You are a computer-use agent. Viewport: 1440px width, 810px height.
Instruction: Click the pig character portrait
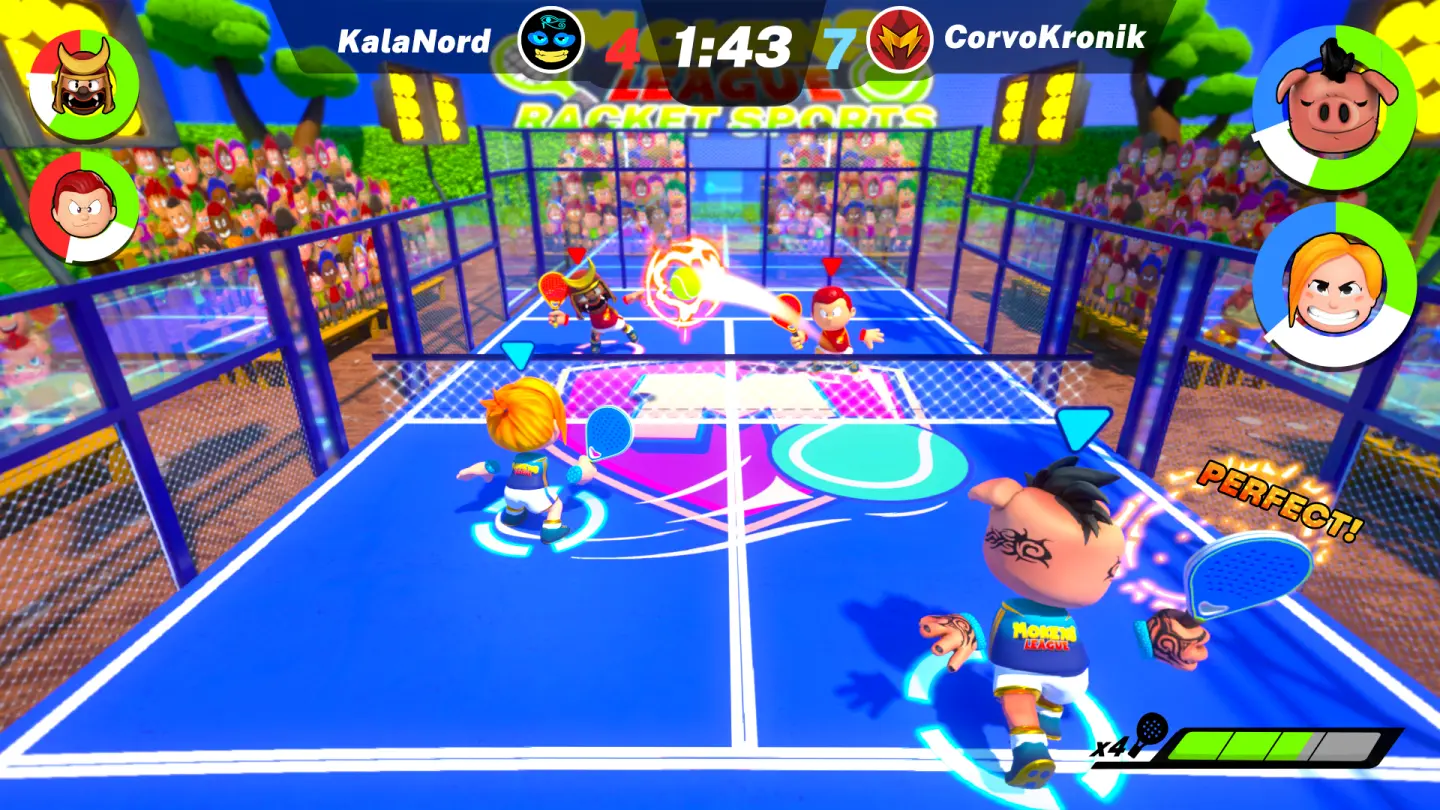coord(1333,106)
